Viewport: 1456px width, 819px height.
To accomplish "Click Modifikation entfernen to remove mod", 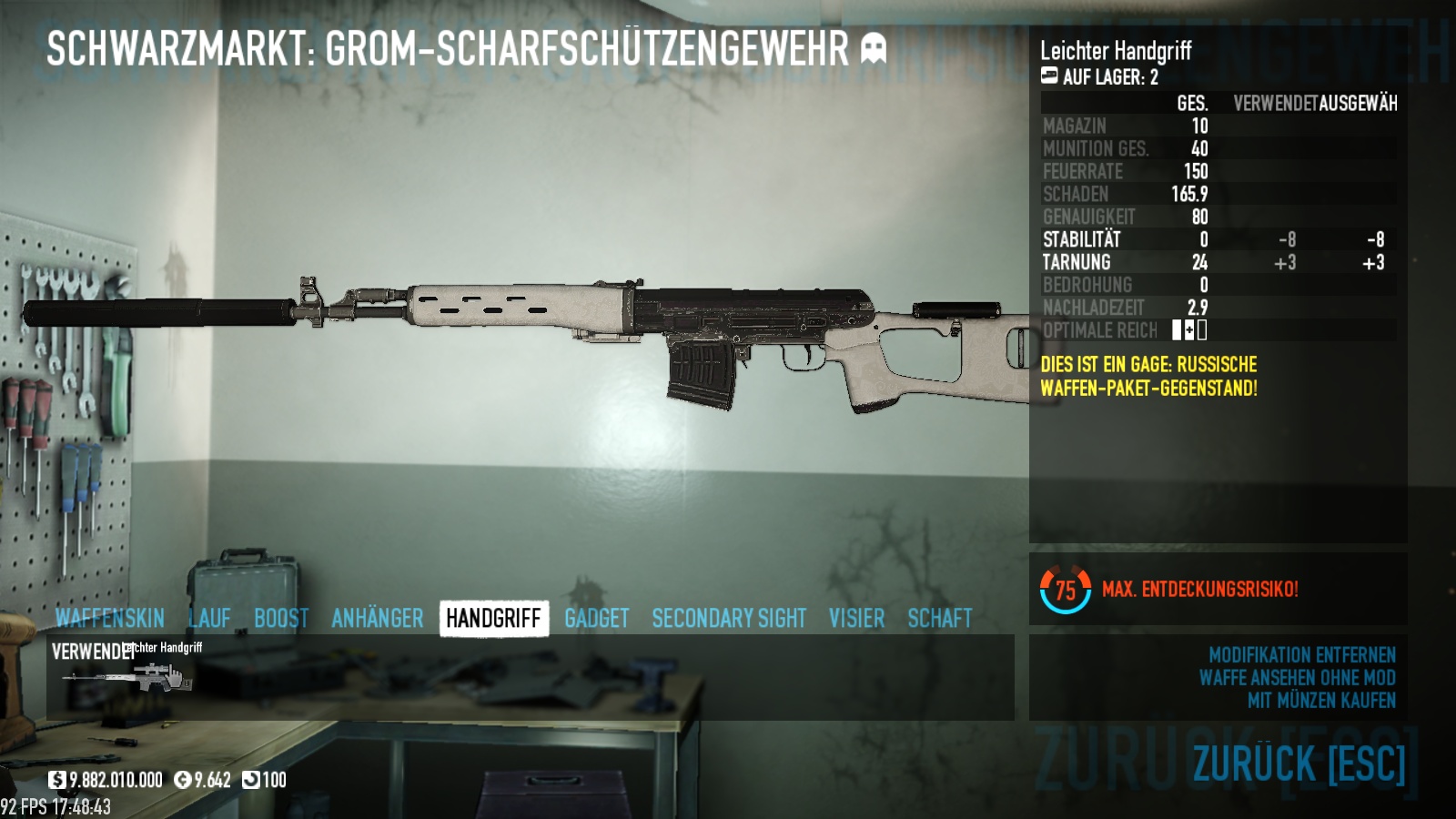I will 1301,655.
